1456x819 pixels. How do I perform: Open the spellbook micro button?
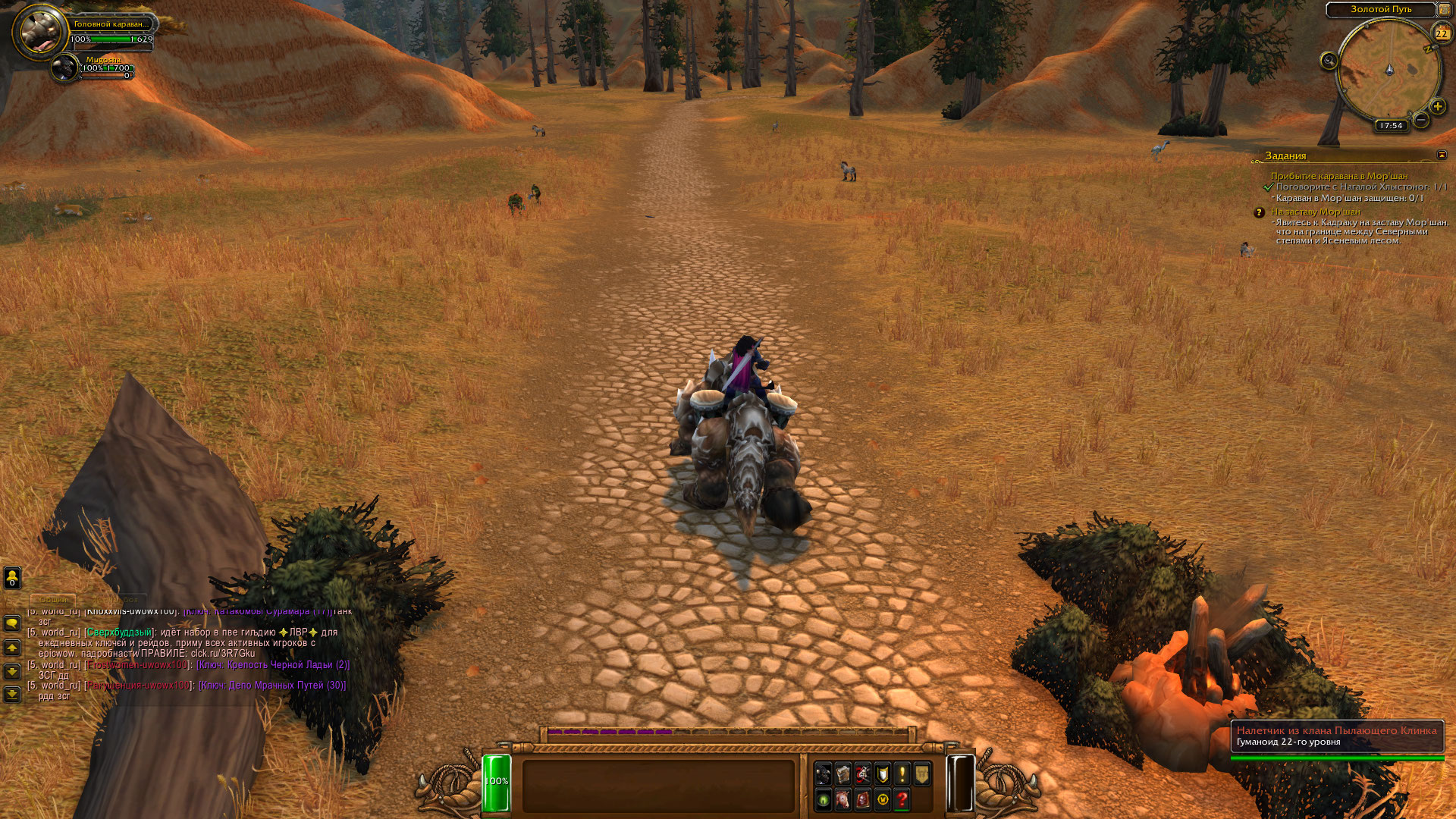pyautogui.click(x=843, y=774)
